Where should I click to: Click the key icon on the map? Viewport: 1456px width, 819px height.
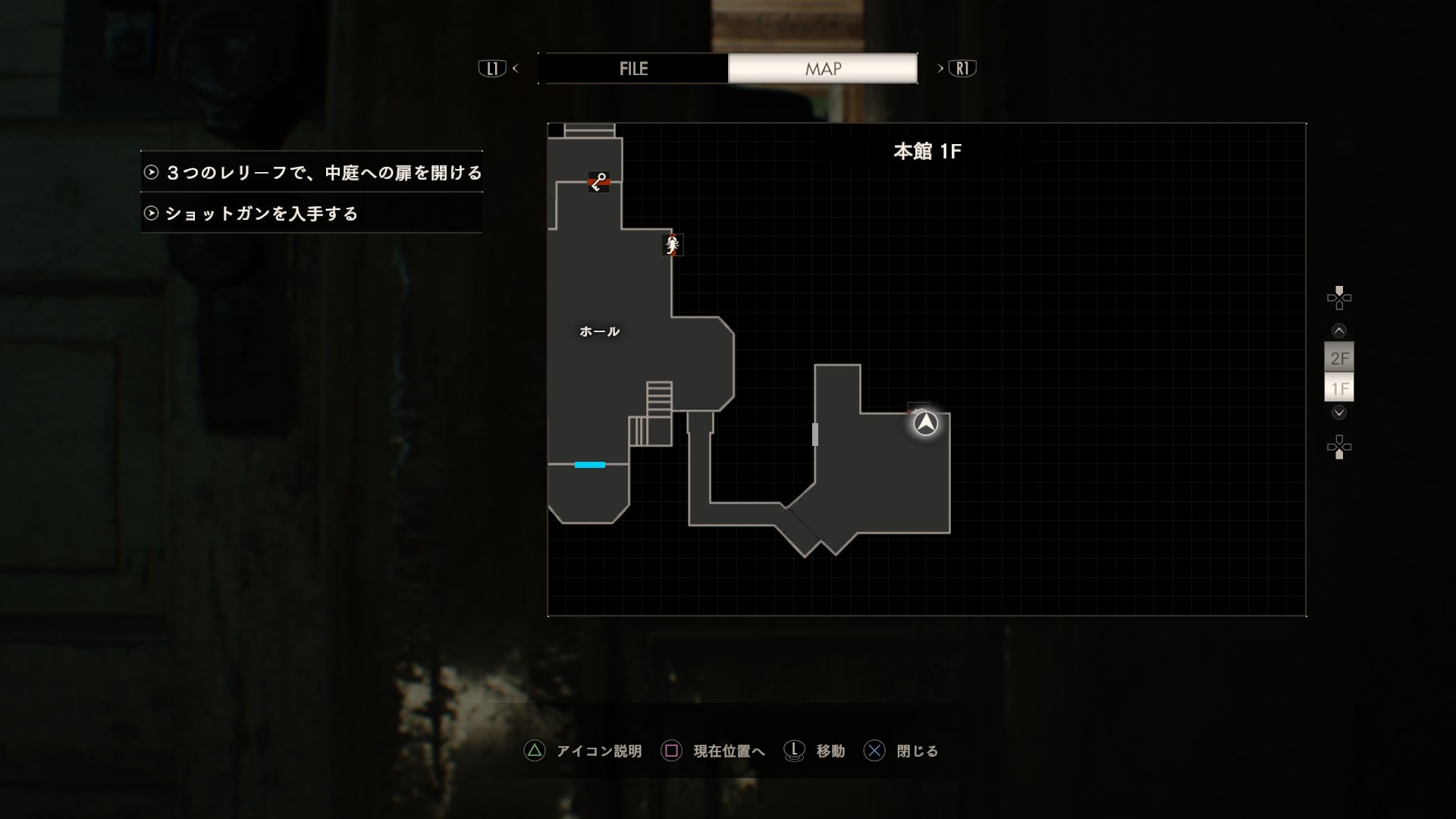[598, 182]
